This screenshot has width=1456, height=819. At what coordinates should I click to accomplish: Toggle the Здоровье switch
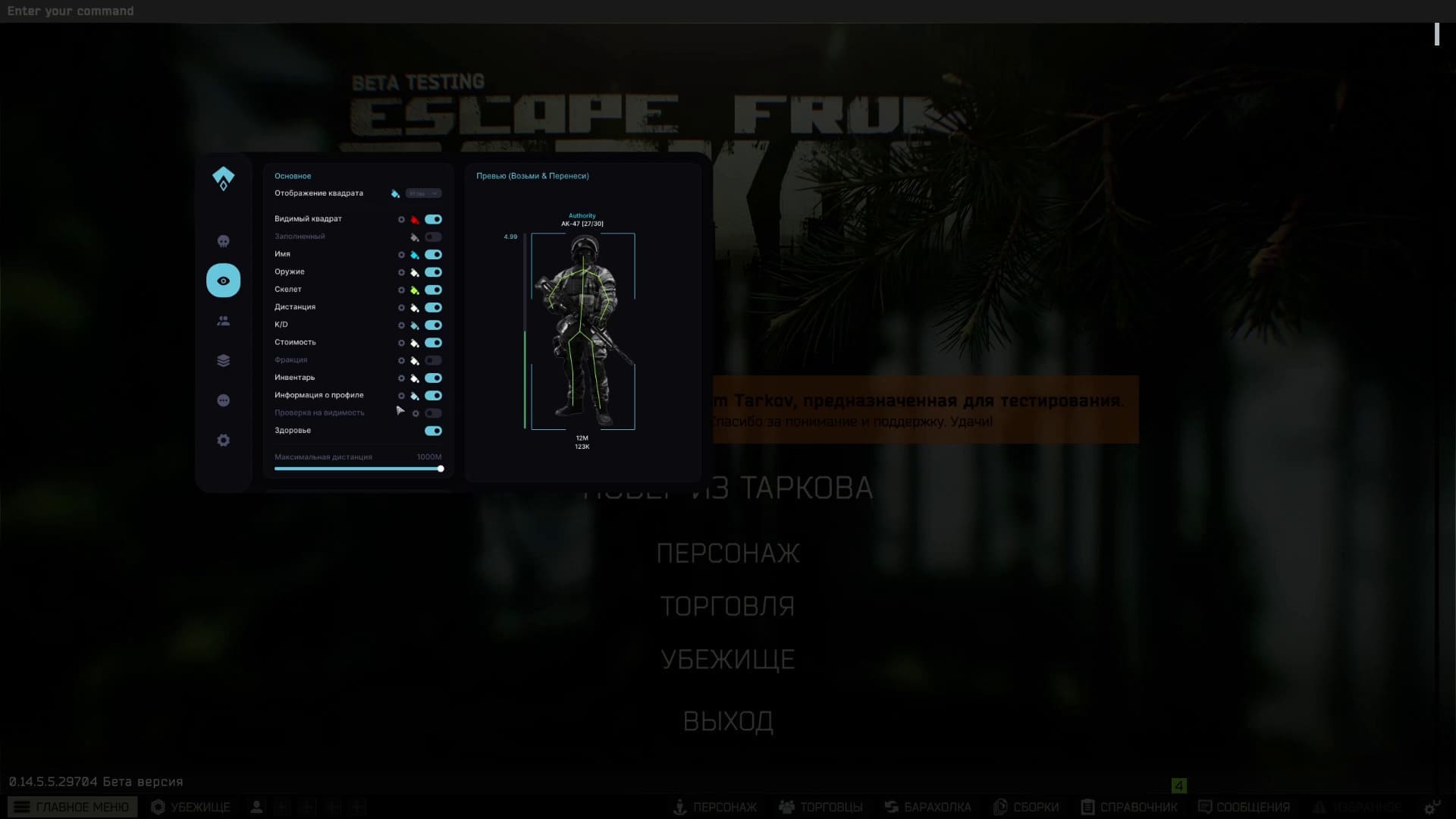(433, 431)
